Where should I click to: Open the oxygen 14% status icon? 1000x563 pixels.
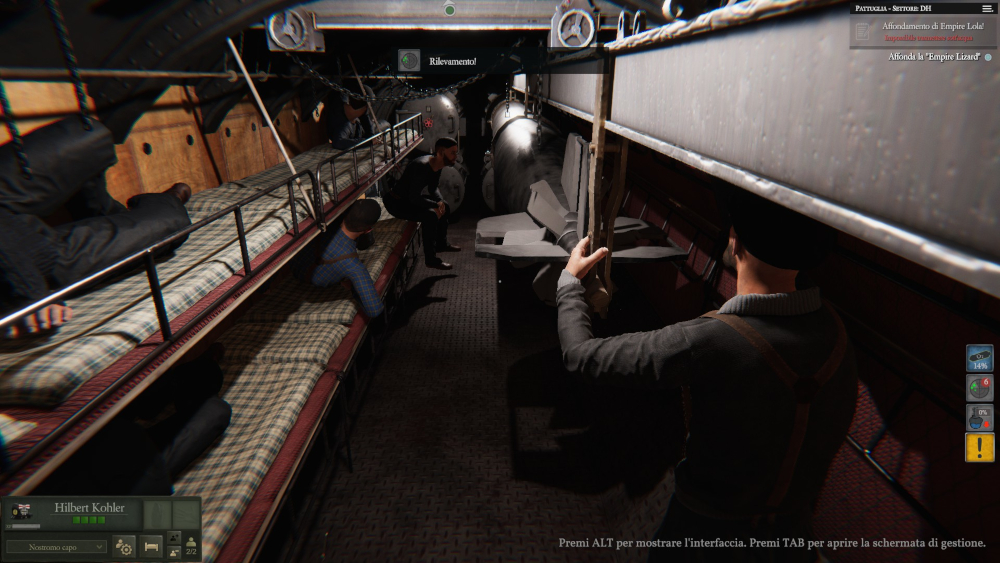(x=980, y=358)
